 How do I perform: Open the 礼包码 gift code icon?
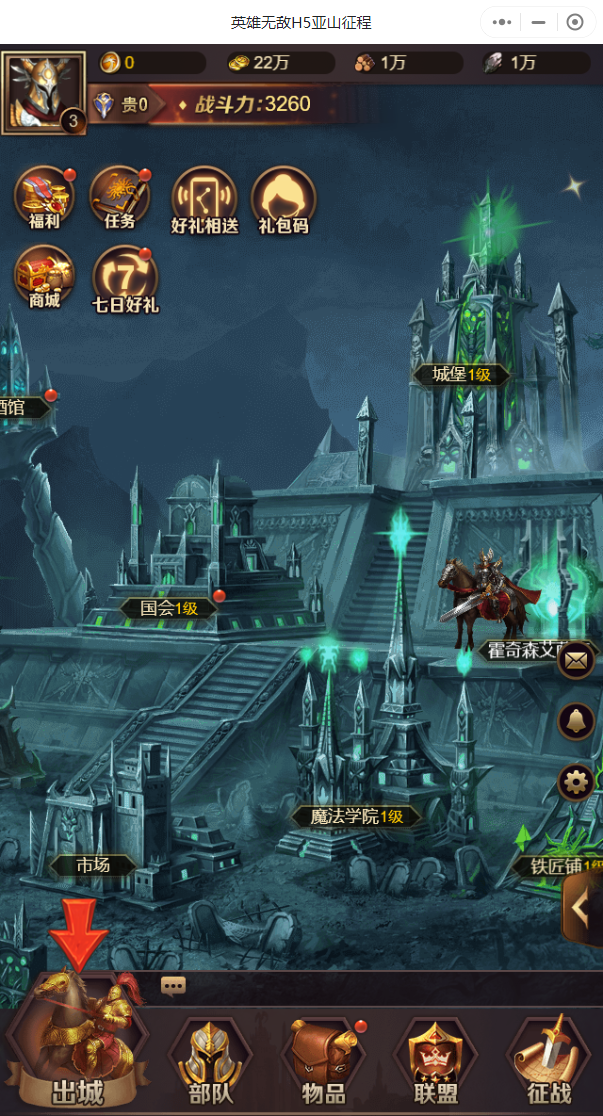tap(283, 199)
